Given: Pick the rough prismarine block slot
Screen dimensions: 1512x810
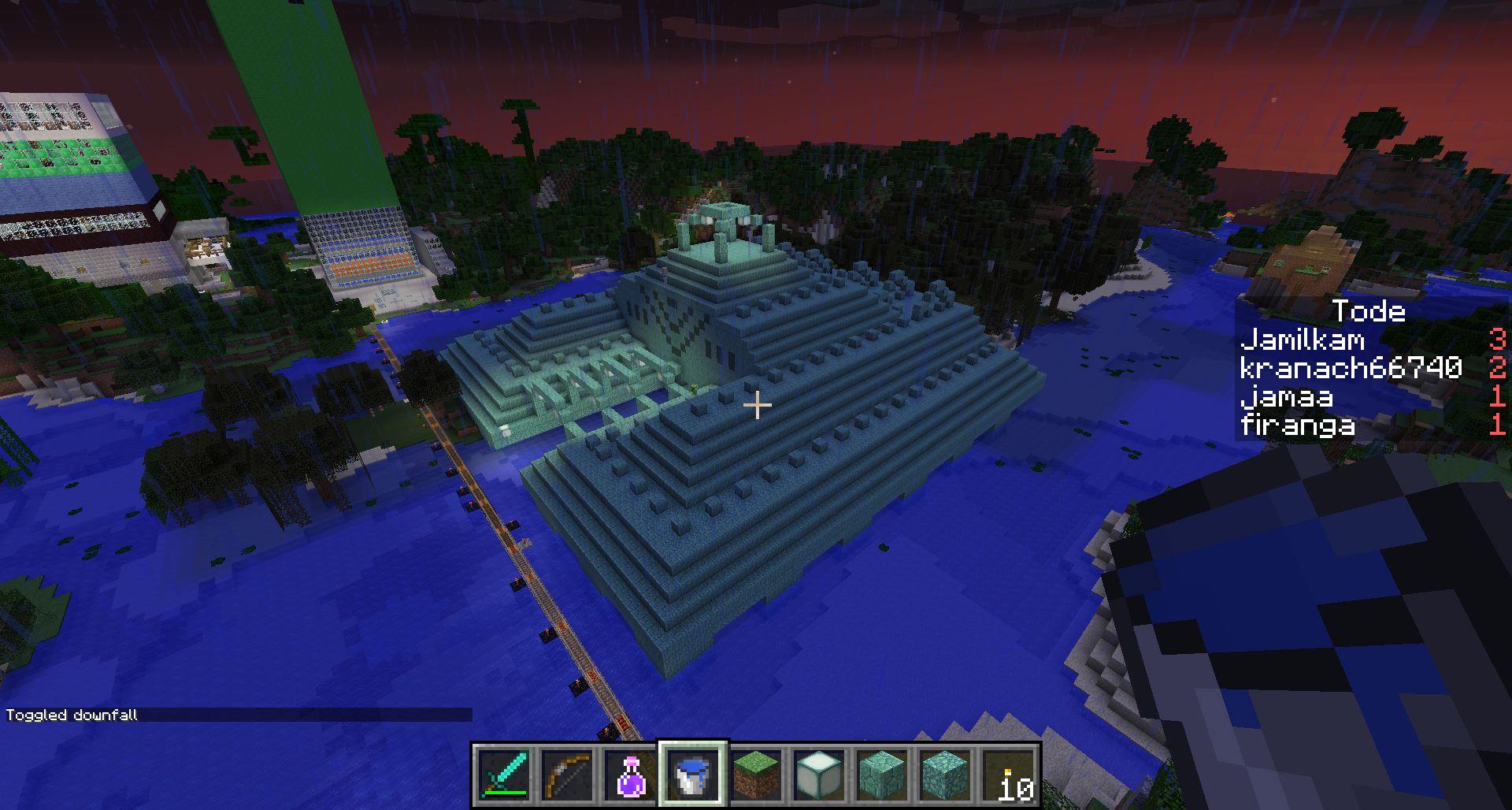Looking at the screenshot, I should point(945,775).
